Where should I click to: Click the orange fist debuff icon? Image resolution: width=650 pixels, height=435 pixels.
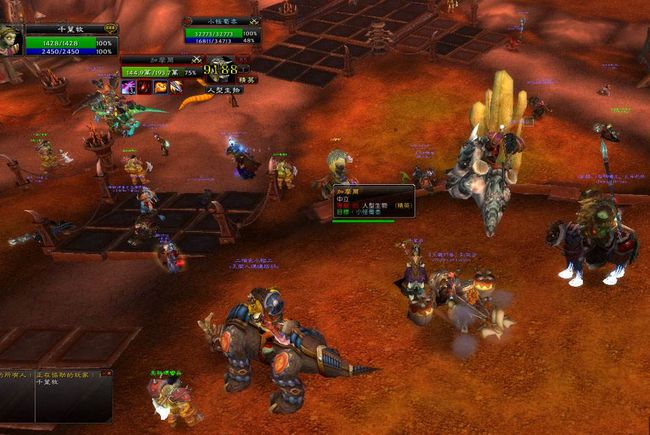[x=160, y=88]
